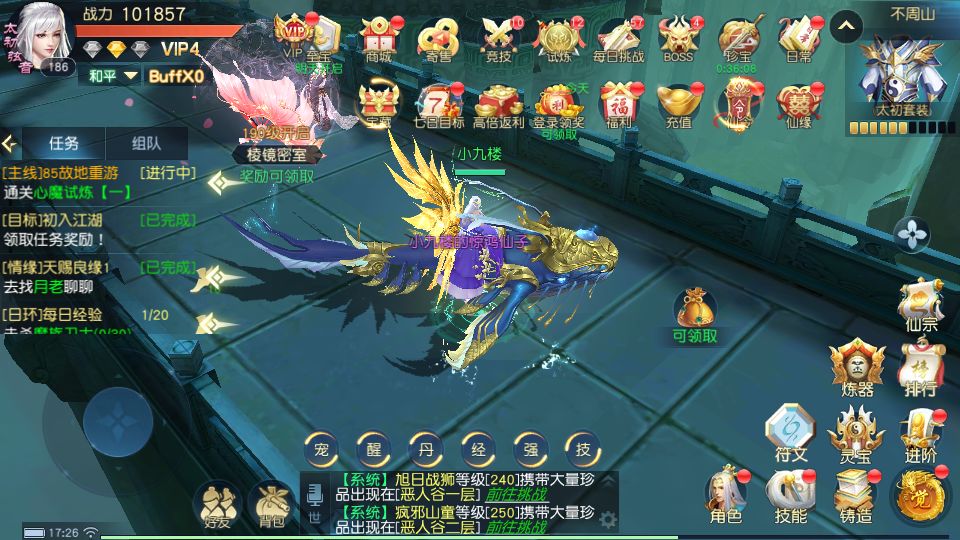Screen dimensions: 960x540
Task: Open the 排行 ranking board
Action: 919,366
